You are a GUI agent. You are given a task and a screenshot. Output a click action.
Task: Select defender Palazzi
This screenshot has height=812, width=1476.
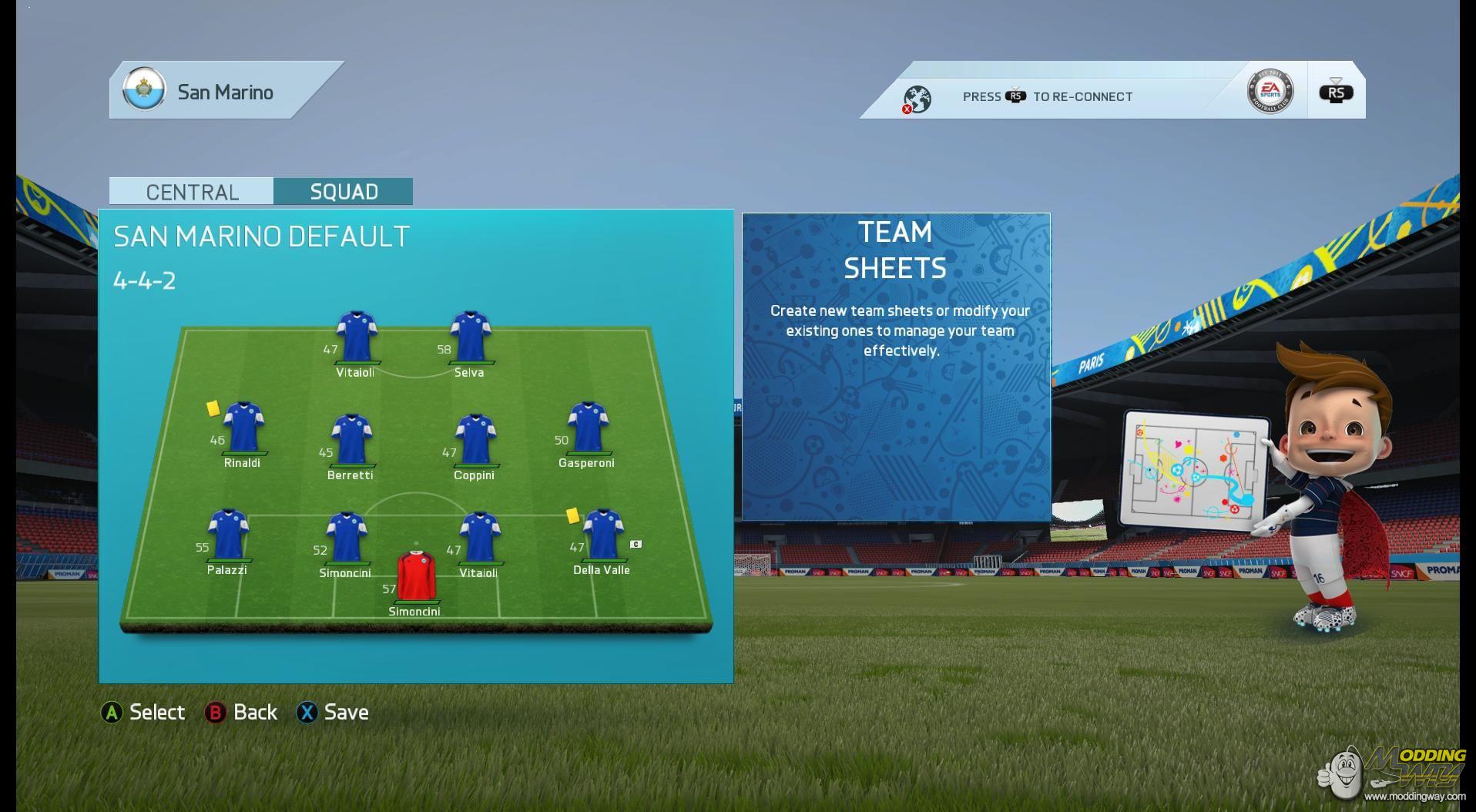(x=228, y=534)
